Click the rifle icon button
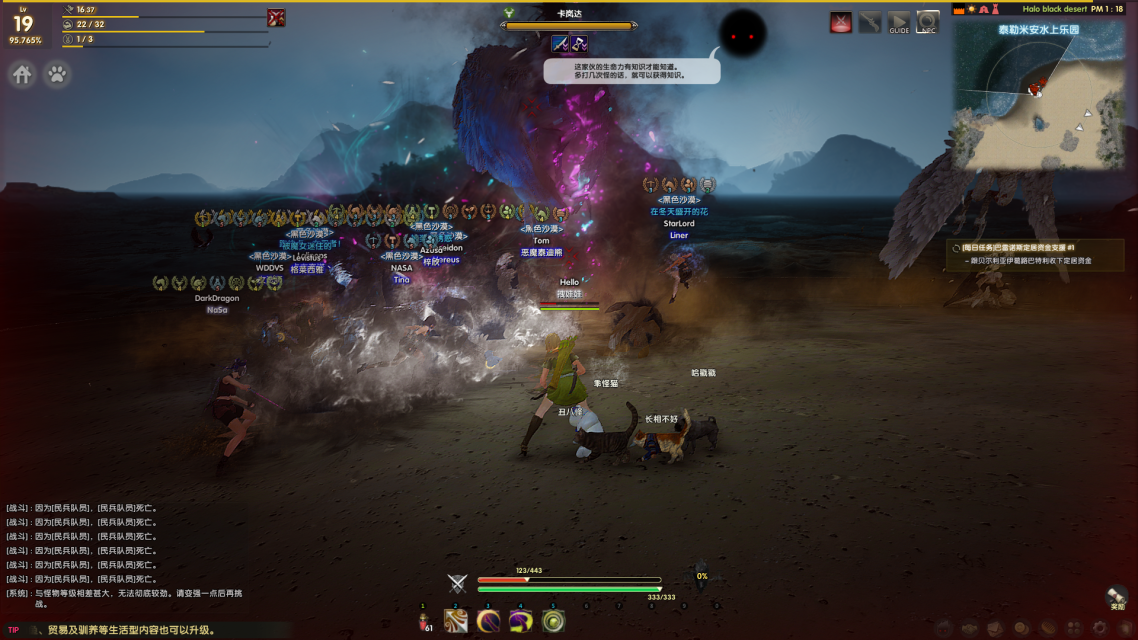The width and height of the screenshot is (1138, 640). coord(870,23)
